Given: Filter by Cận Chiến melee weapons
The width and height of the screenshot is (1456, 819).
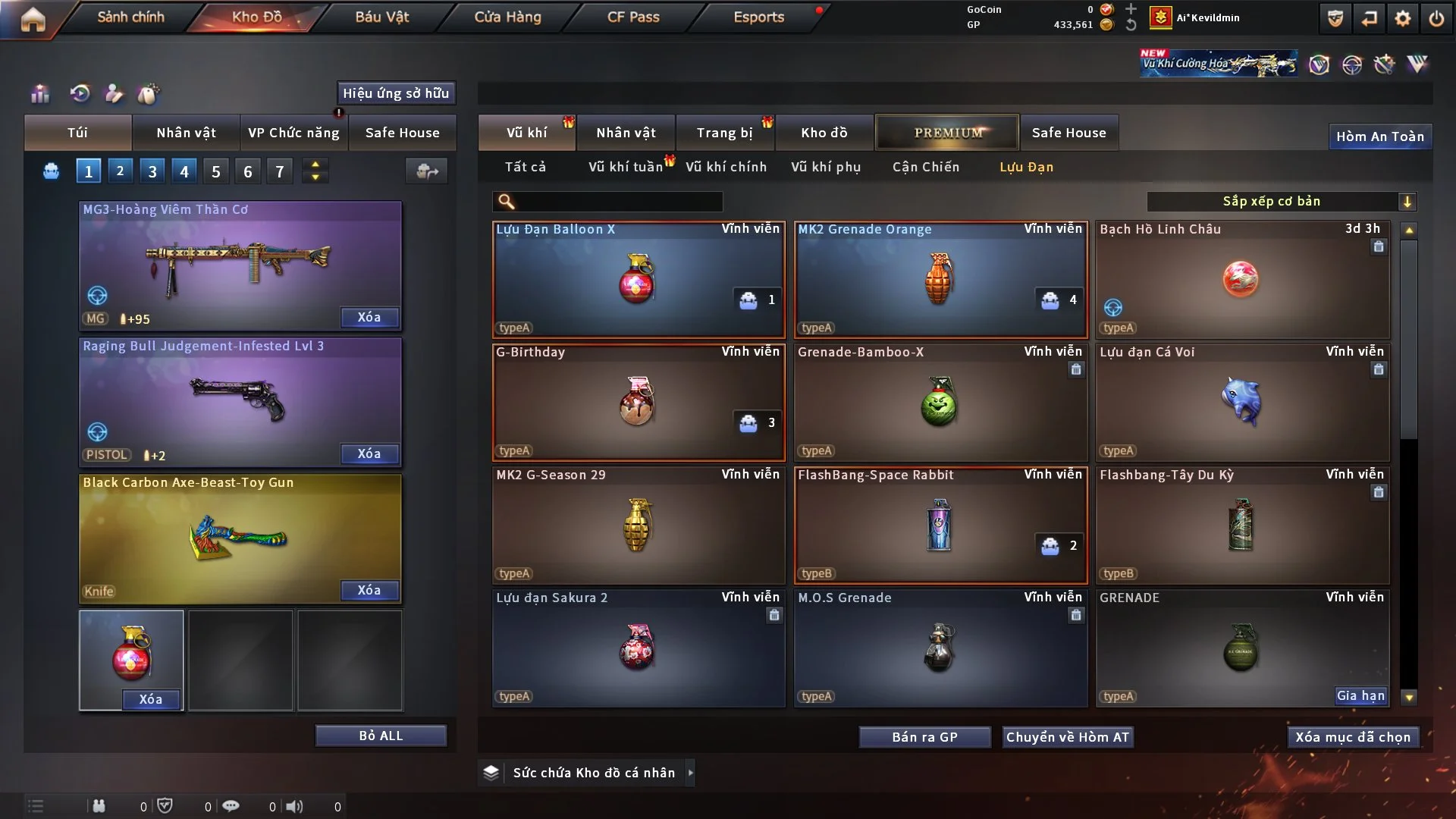Looking at the screenshot, I should tap(926, 167).
